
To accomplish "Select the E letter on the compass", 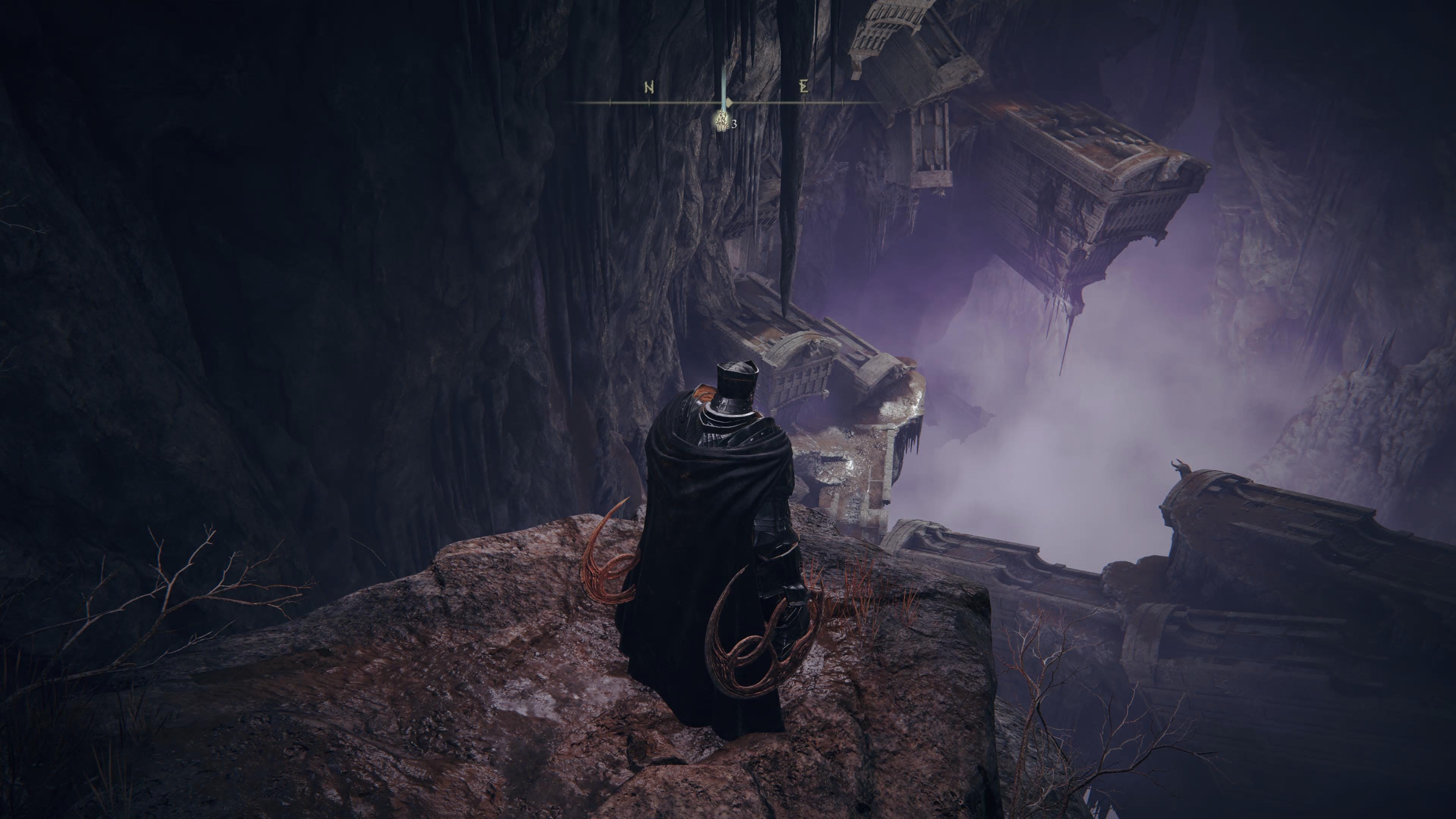I will (x=804, y=87).
